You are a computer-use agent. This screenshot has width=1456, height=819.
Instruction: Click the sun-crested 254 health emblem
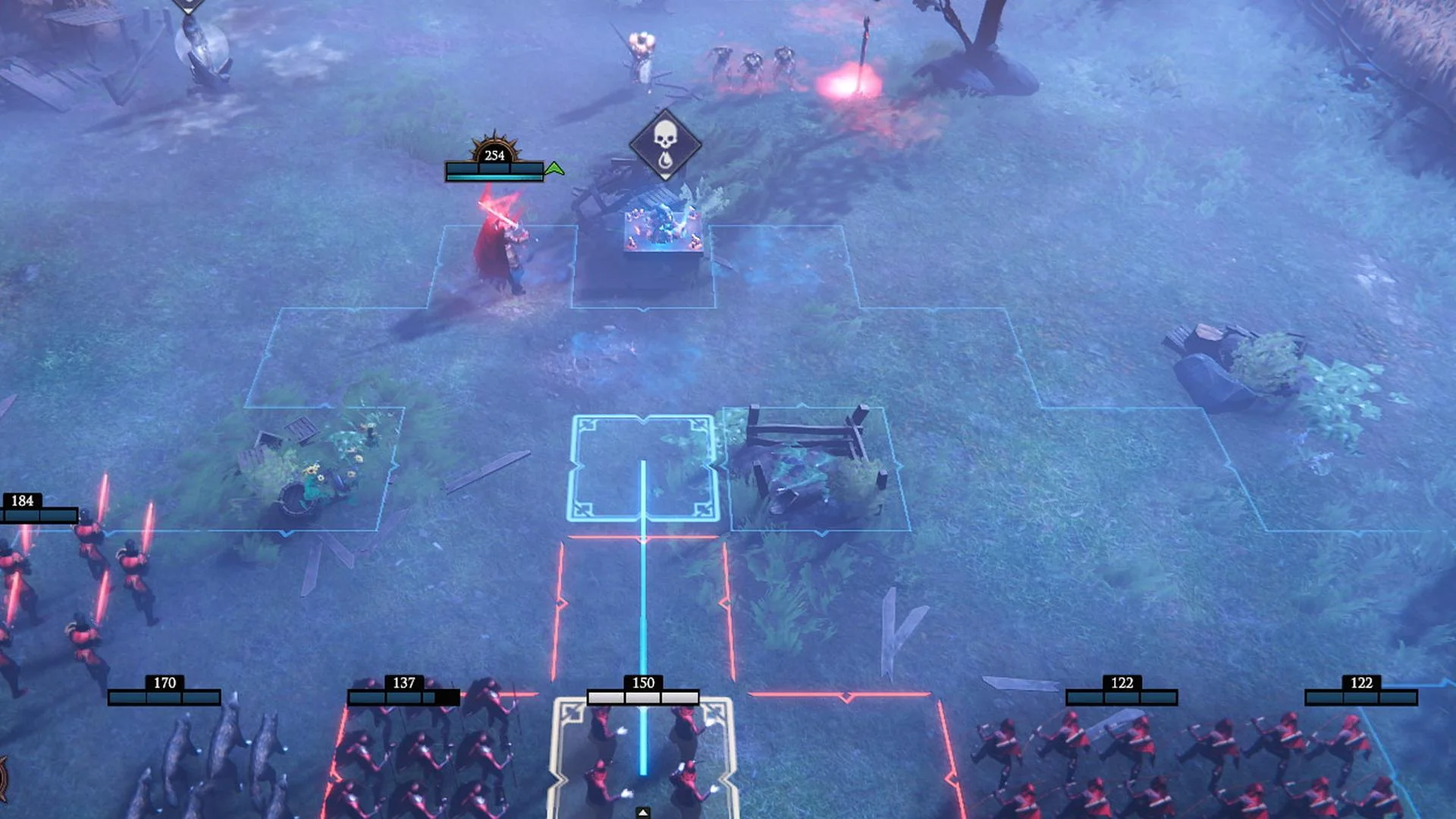494,154
